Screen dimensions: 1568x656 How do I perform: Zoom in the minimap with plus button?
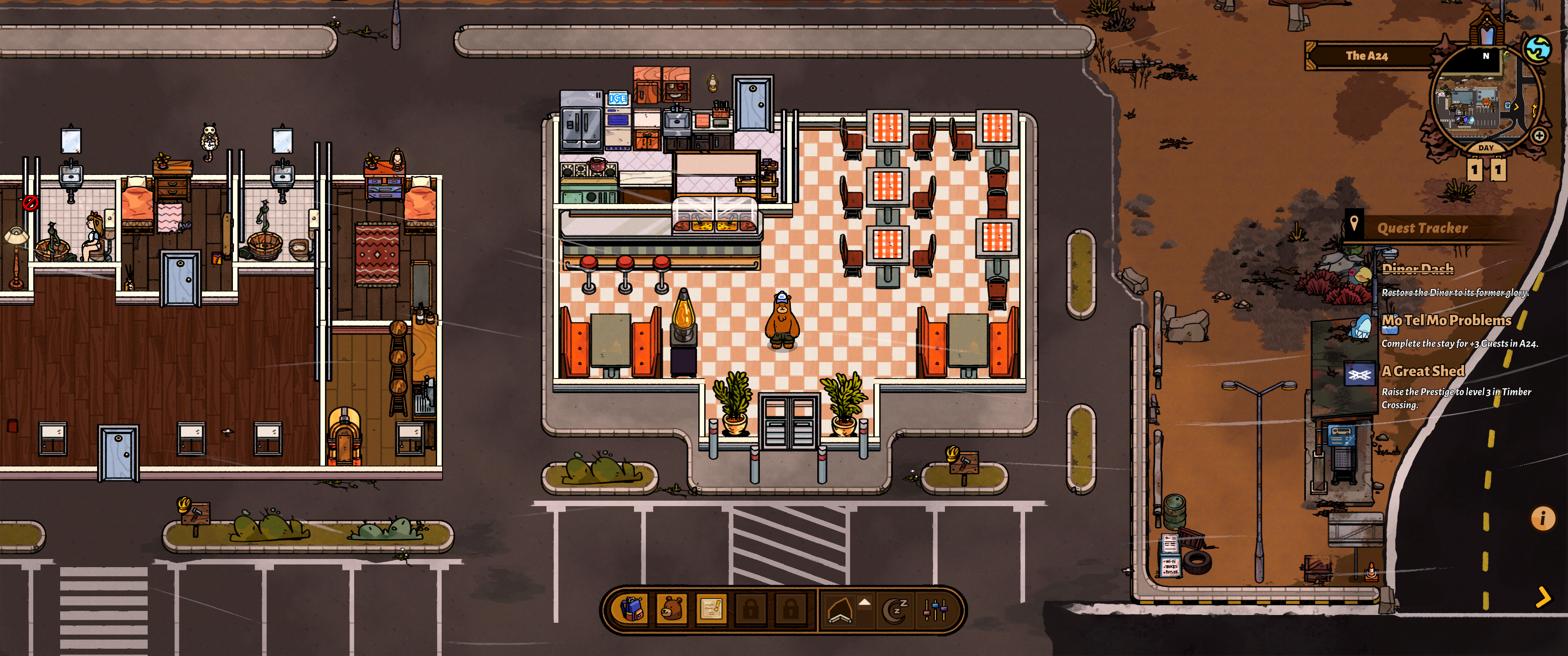(1539, 136)
